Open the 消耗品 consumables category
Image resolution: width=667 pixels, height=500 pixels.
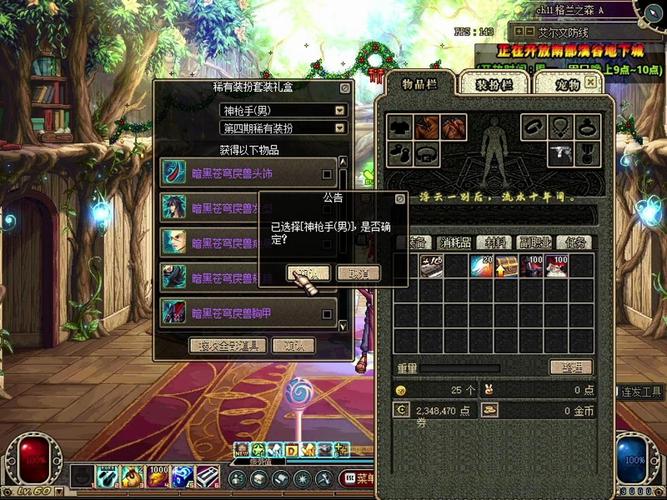(x=454, y=242)
